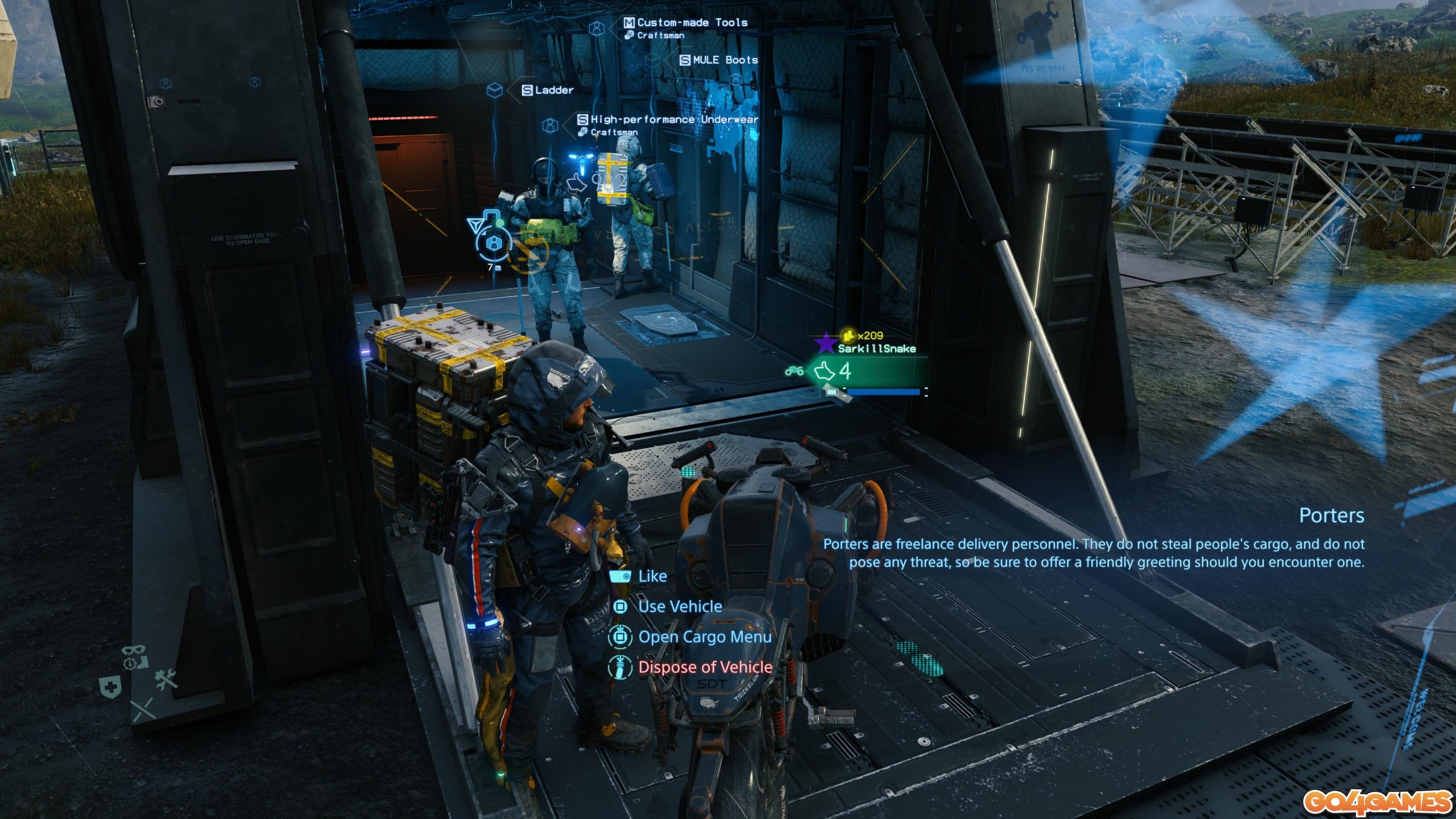
Task: Select the Custom-made Tools cargo label
Action: [x=691, y=23]
